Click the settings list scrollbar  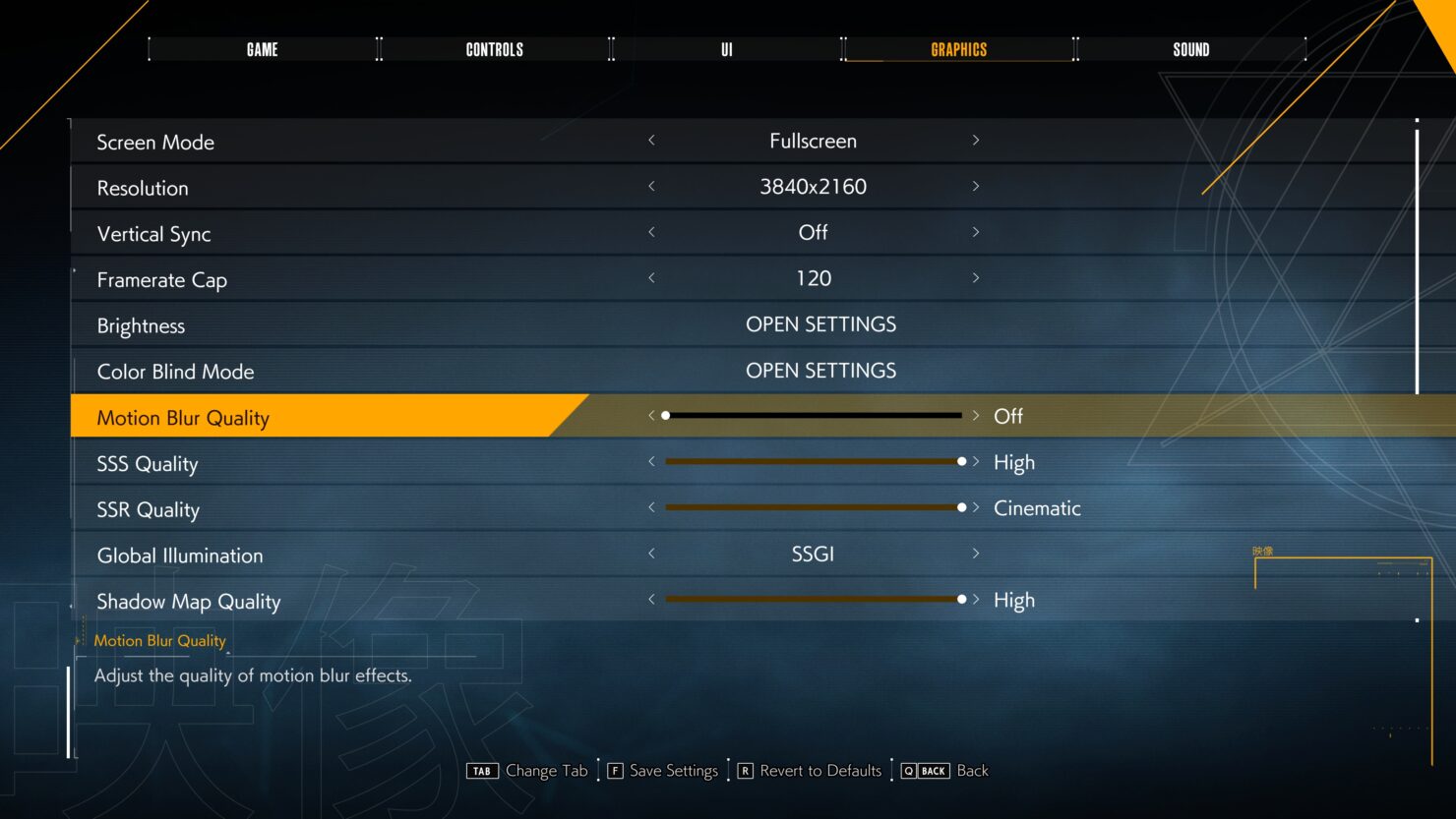[x=1417, y=256]
